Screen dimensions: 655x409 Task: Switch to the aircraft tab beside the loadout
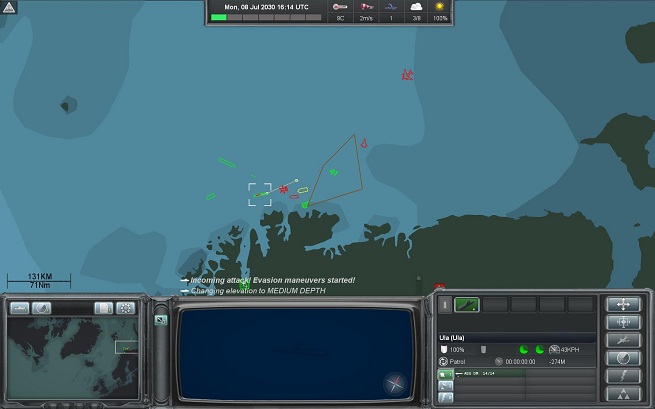click(445, 385)
